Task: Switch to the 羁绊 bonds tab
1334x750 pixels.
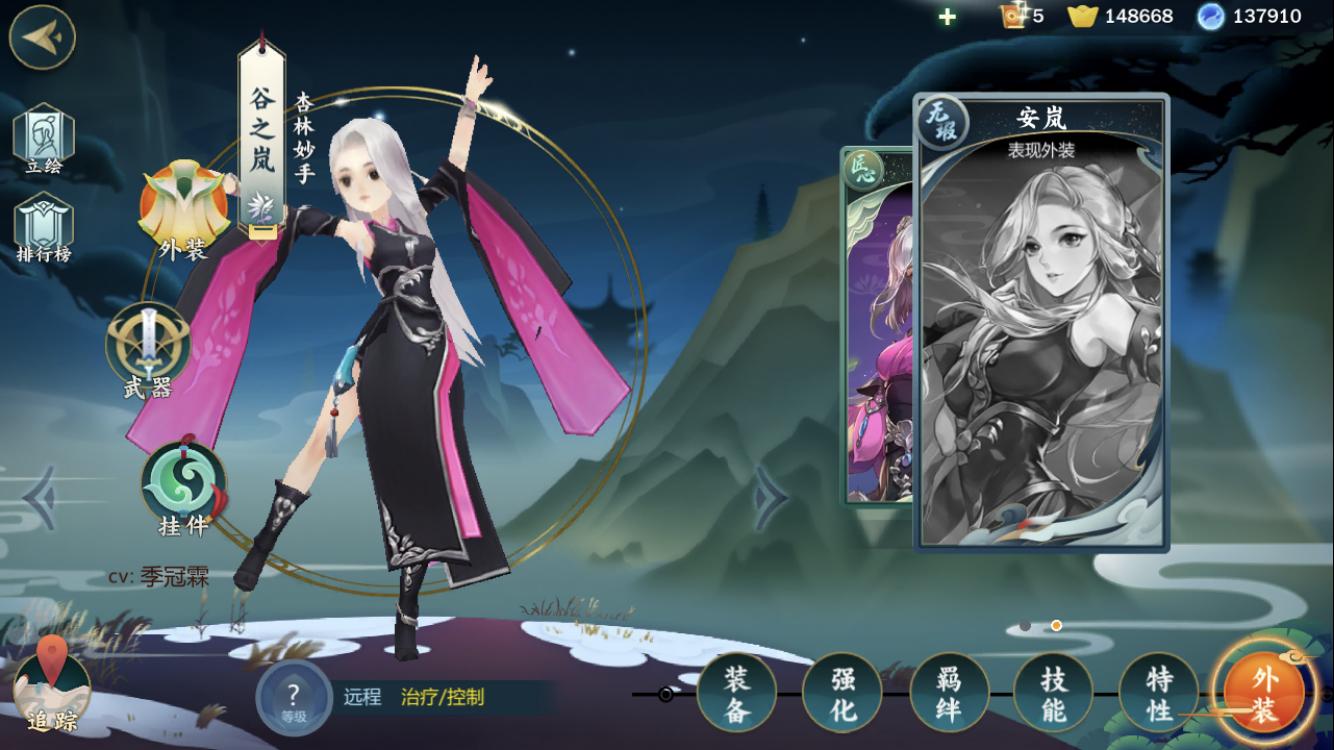Action: [948, 693]
